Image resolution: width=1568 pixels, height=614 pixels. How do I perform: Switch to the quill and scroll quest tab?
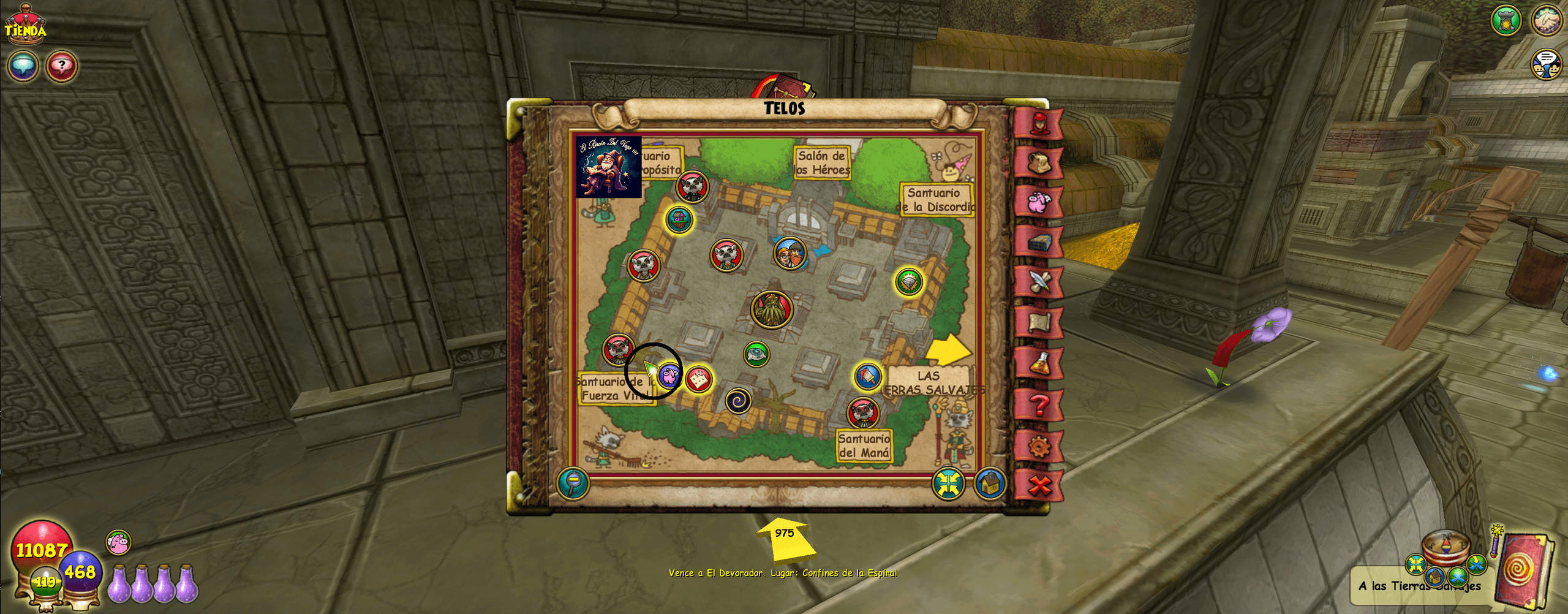tap(1039, 282)
